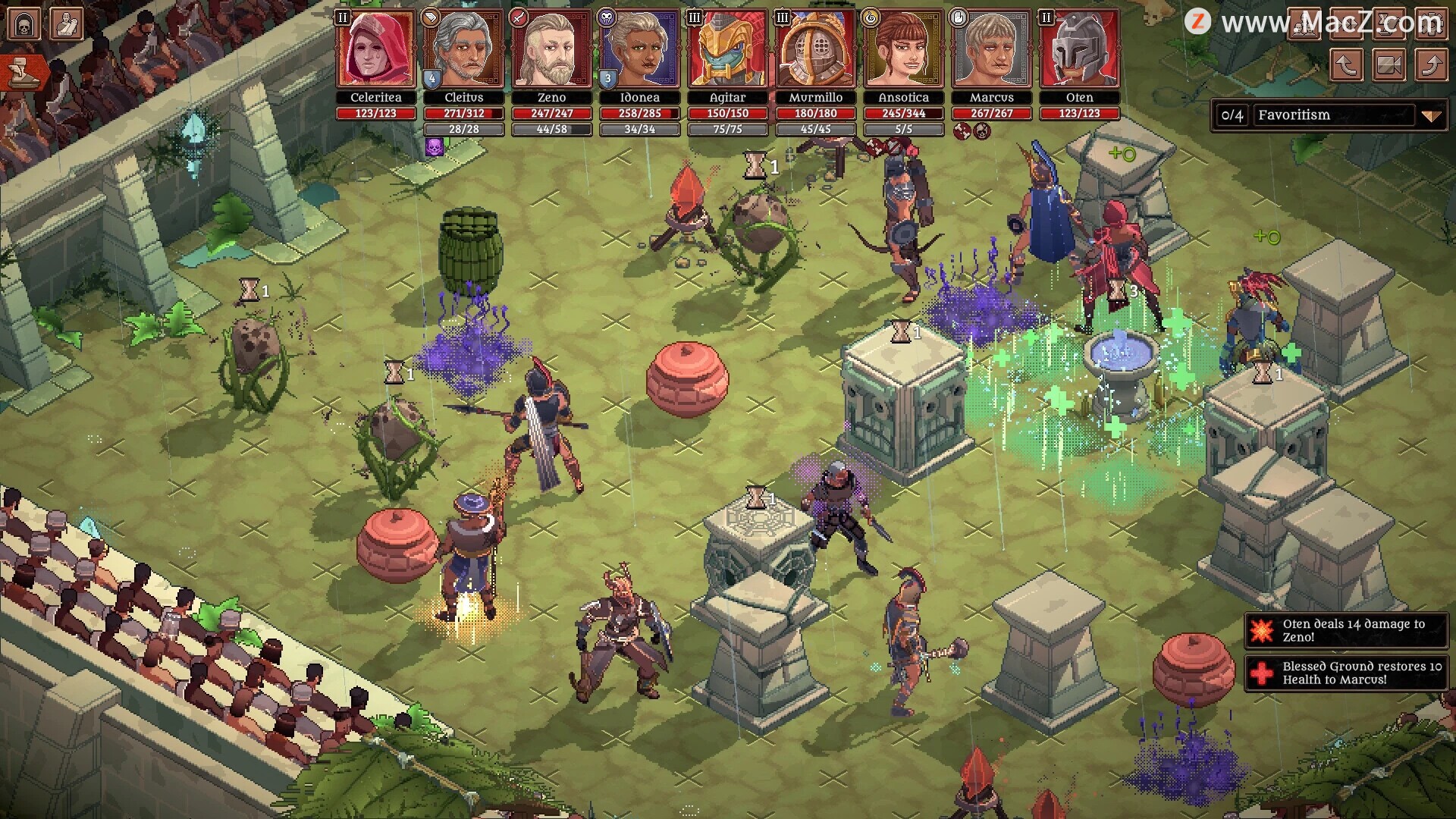Select Idonea's portrait
Viewport: 1456px width, 819px height.
click(x=639, y=49)
